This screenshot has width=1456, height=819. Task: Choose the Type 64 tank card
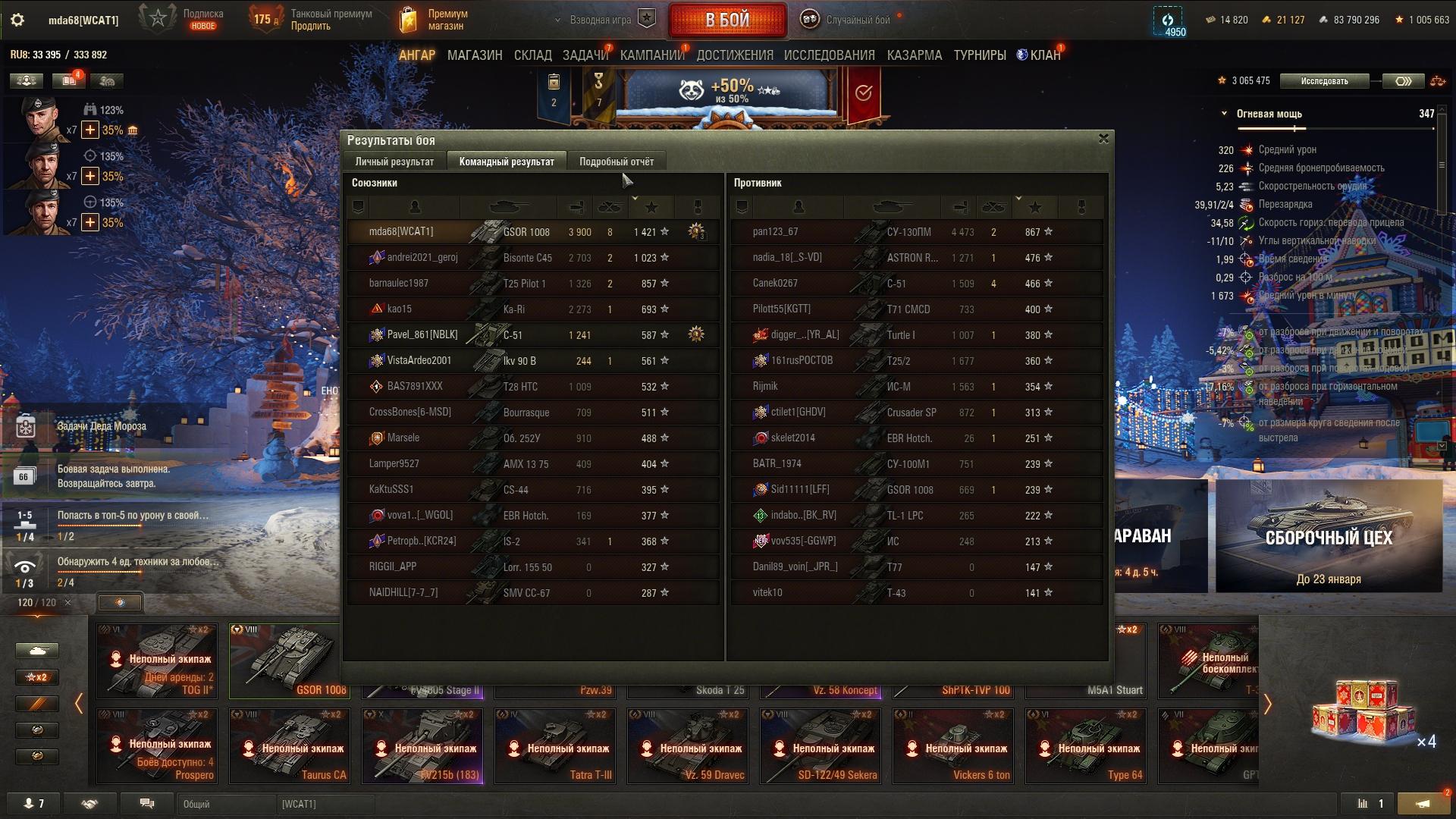click(1085, 745)
